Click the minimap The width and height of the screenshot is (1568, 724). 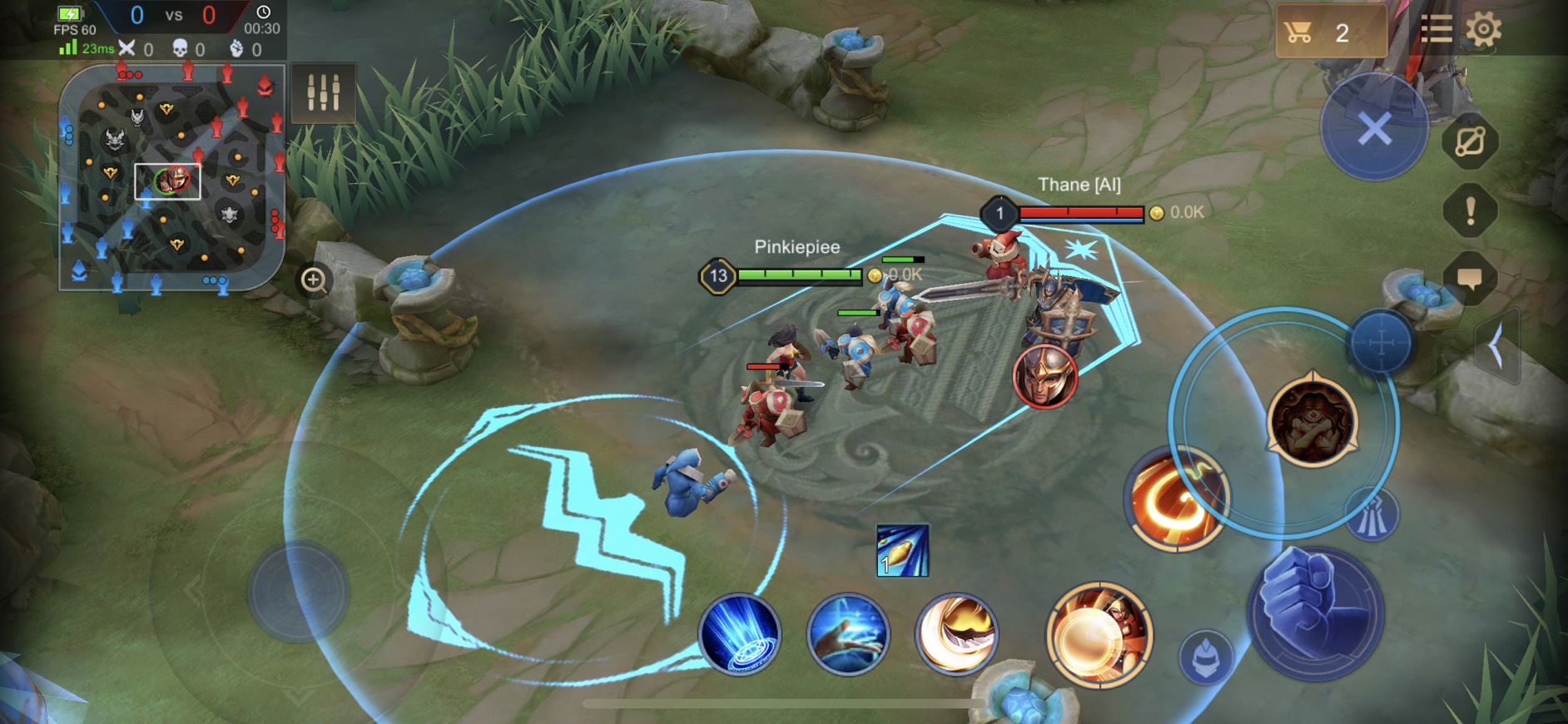tap(171, 179)
